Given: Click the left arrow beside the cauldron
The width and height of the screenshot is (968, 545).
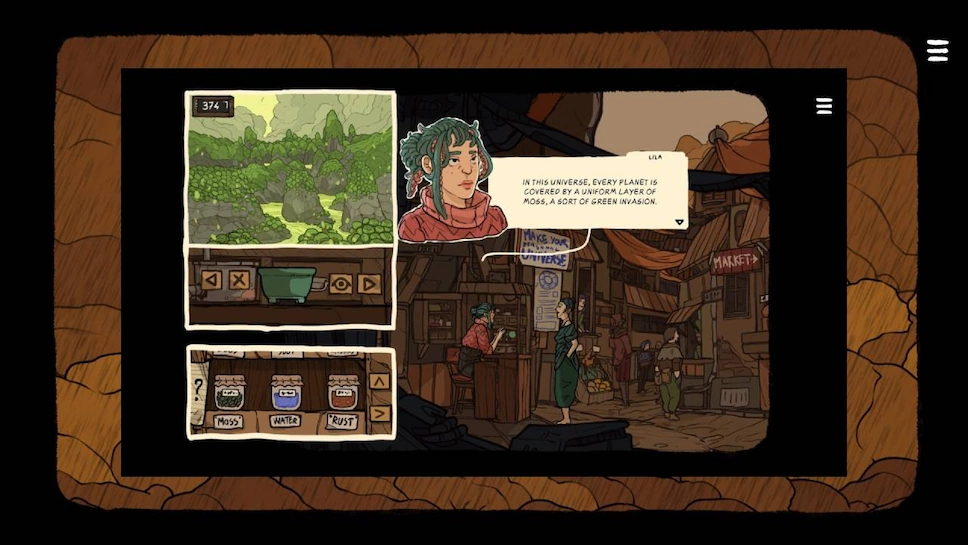Looking at the screenshot, I should (x=211, y=280).
